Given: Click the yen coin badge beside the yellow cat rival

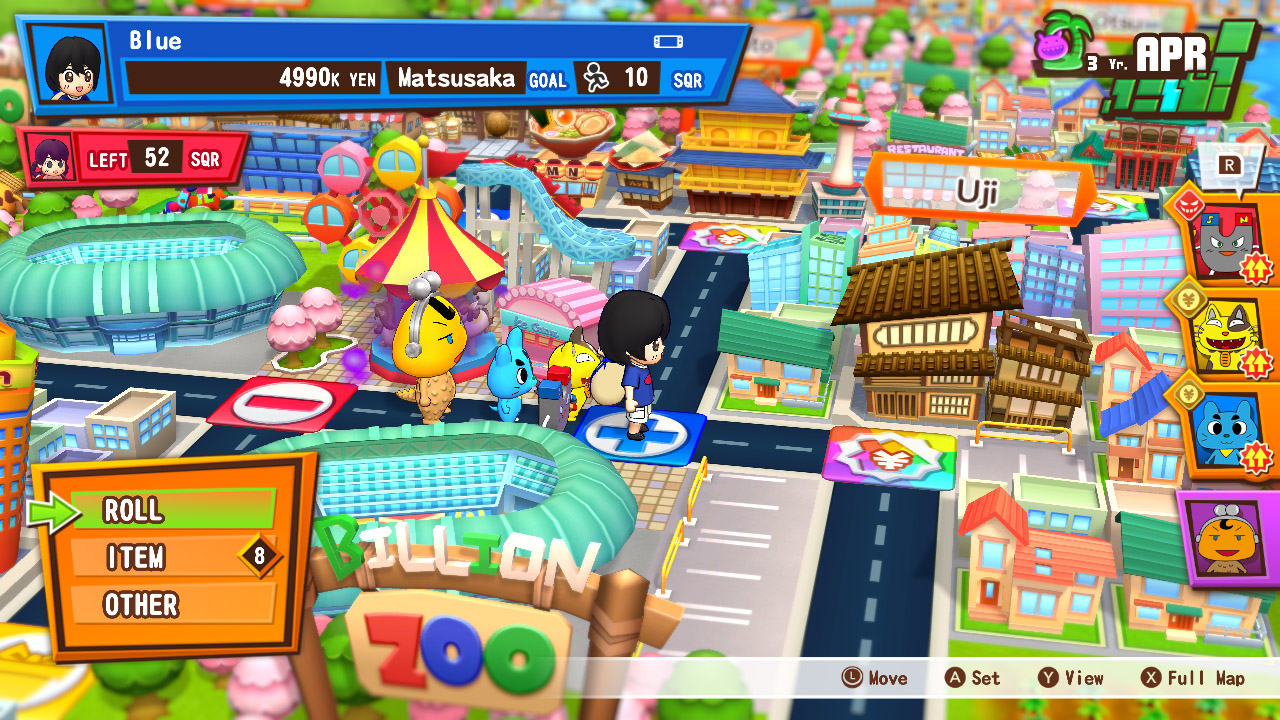Looking at the screenshot, I should tap(1188, 299).
